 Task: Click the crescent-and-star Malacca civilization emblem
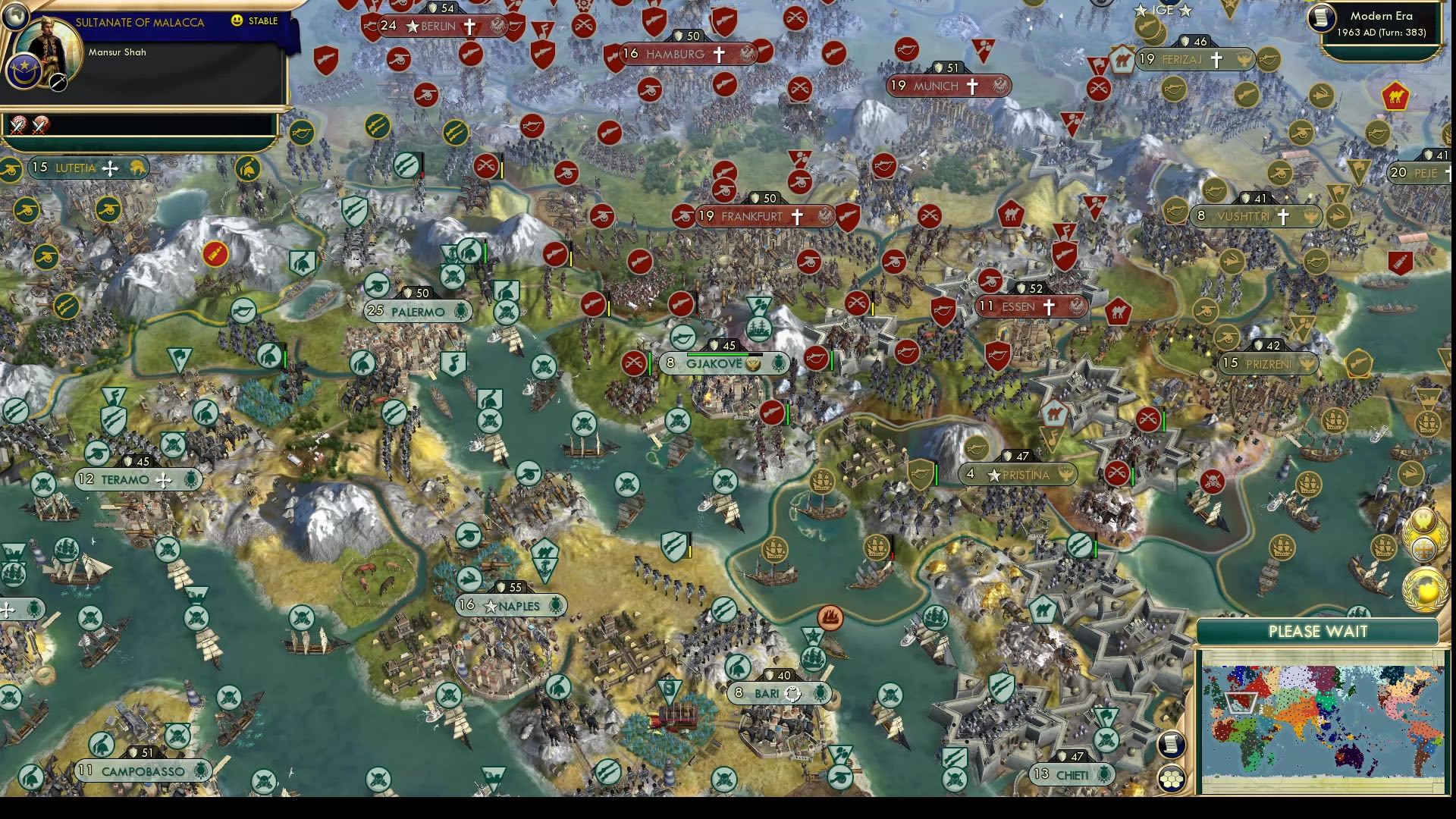pos(24,71)
